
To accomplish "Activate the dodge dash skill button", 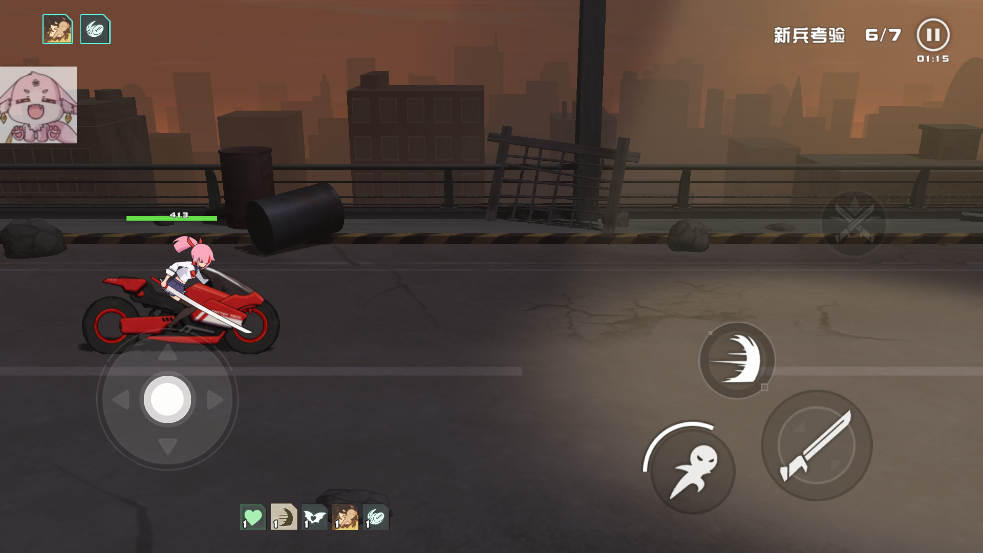I will [x=692, y=470].
